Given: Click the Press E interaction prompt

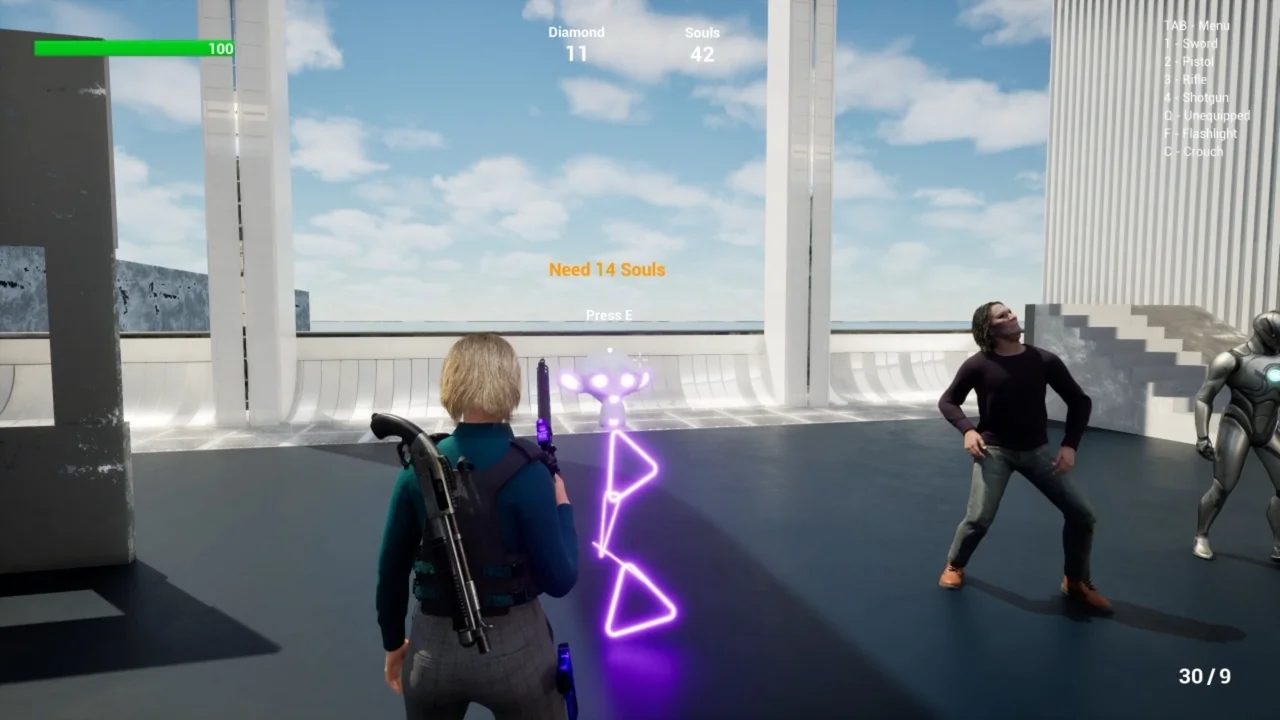Looking at the screenshot, I should coord(609,314).
